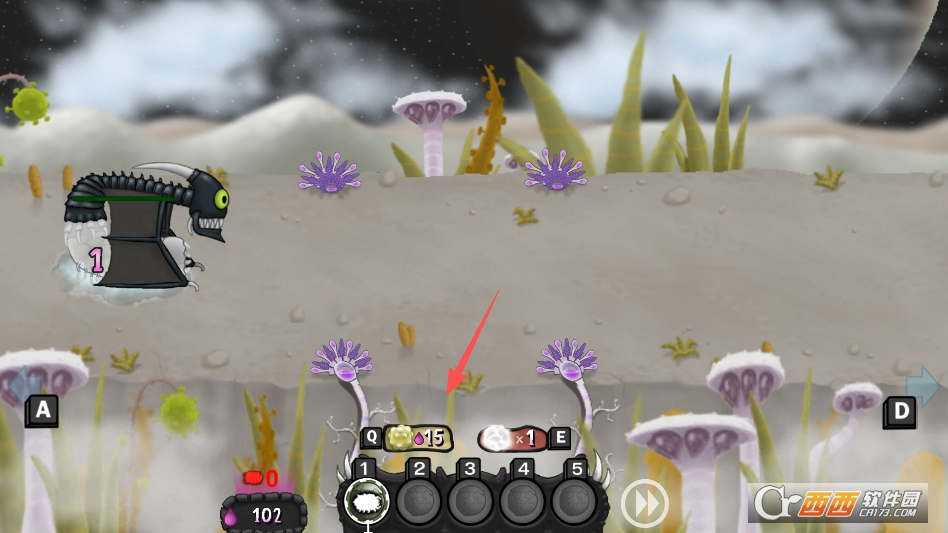Buy the yellow spore costing 15

tap(419, 438)
